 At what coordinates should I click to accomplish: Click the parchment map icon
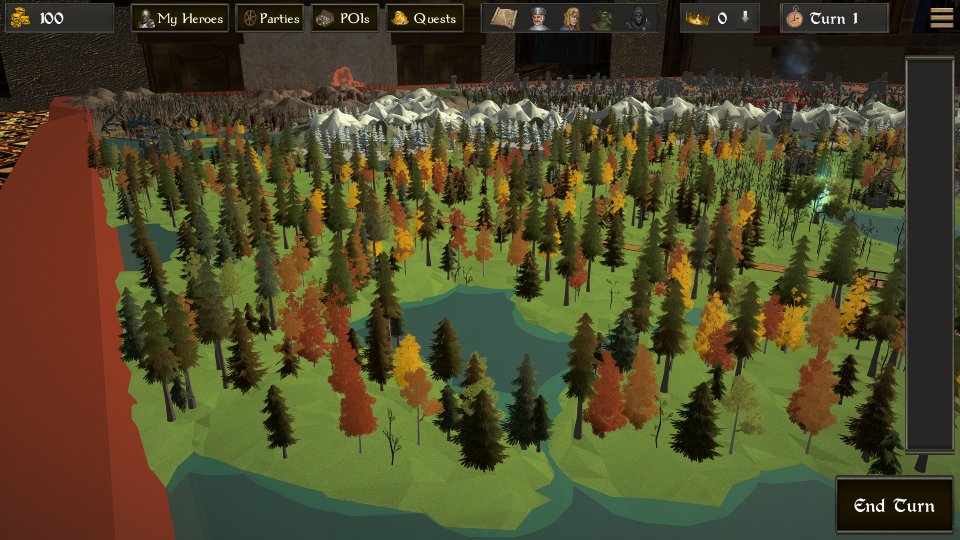503,18
